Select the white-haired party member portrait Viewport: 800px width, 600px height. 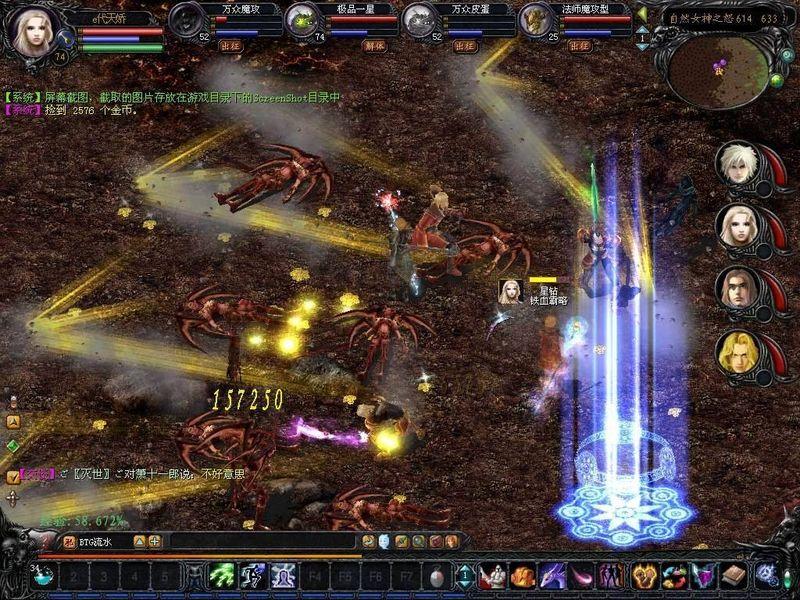(x=735, y=165)
